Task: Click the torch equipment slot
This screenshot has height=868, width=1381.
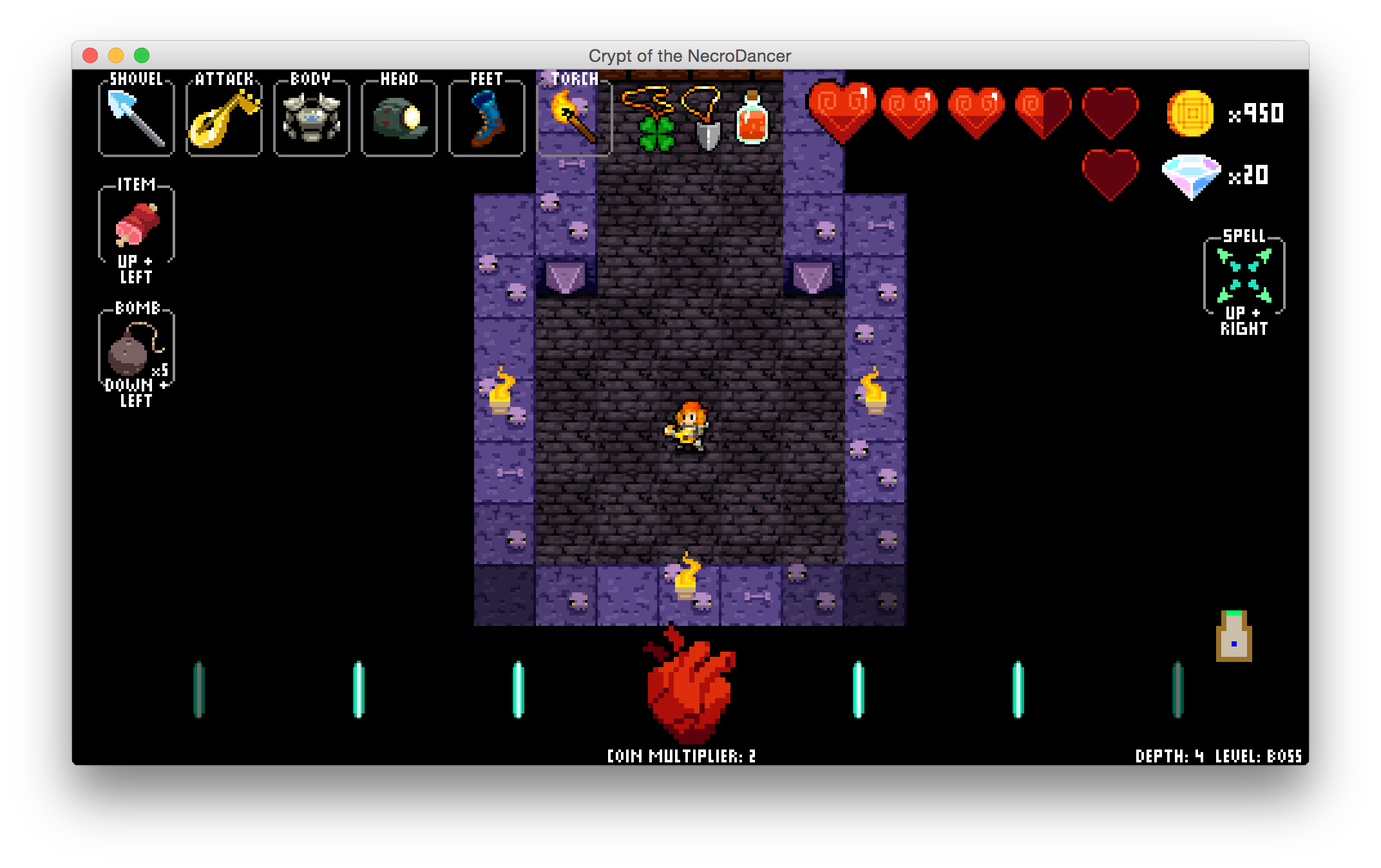Action: (574, 118)
